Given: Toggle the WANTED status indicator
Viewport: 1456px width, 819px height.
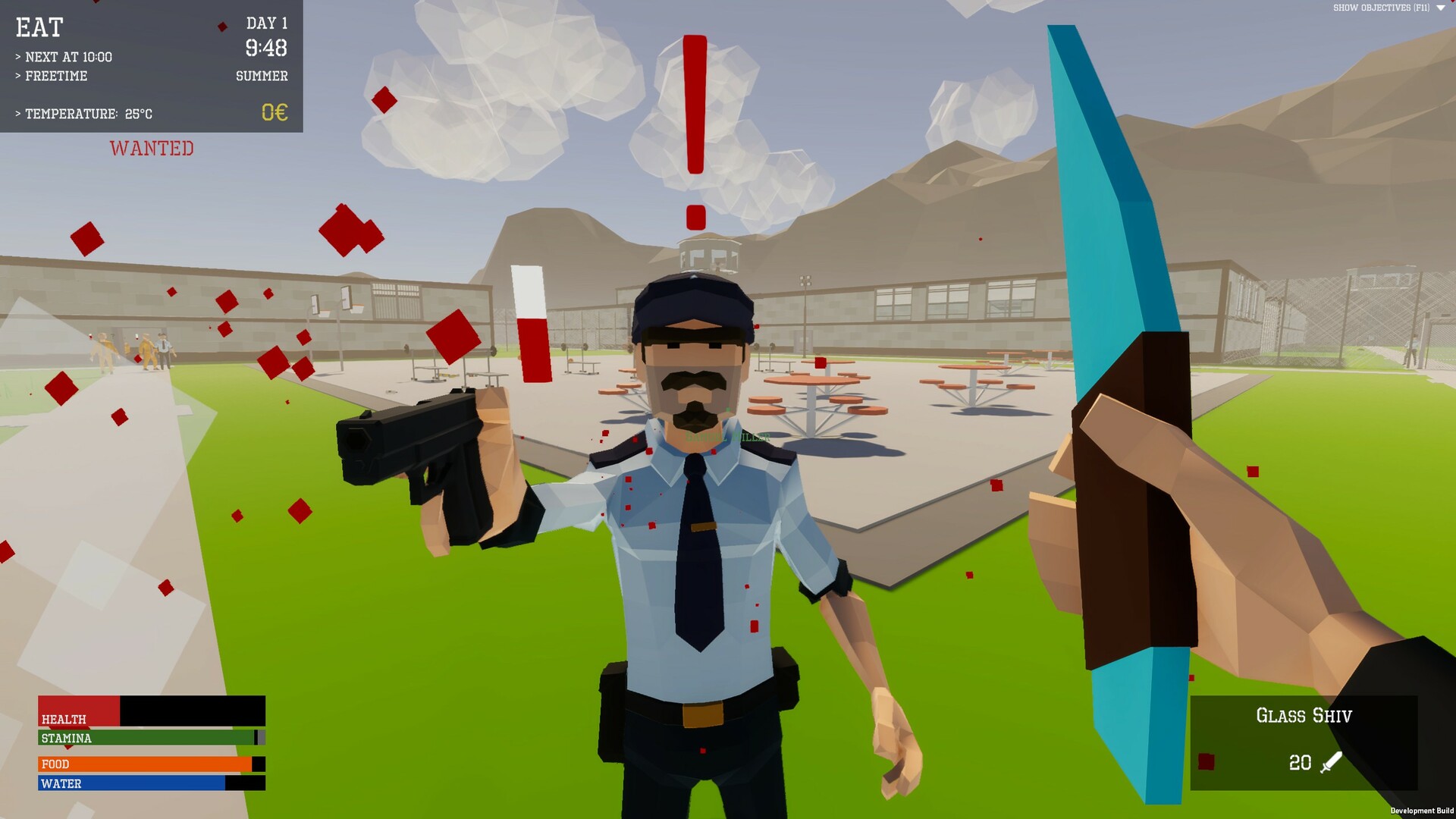Looking at the screenshot, I should (x=151, y=149).
